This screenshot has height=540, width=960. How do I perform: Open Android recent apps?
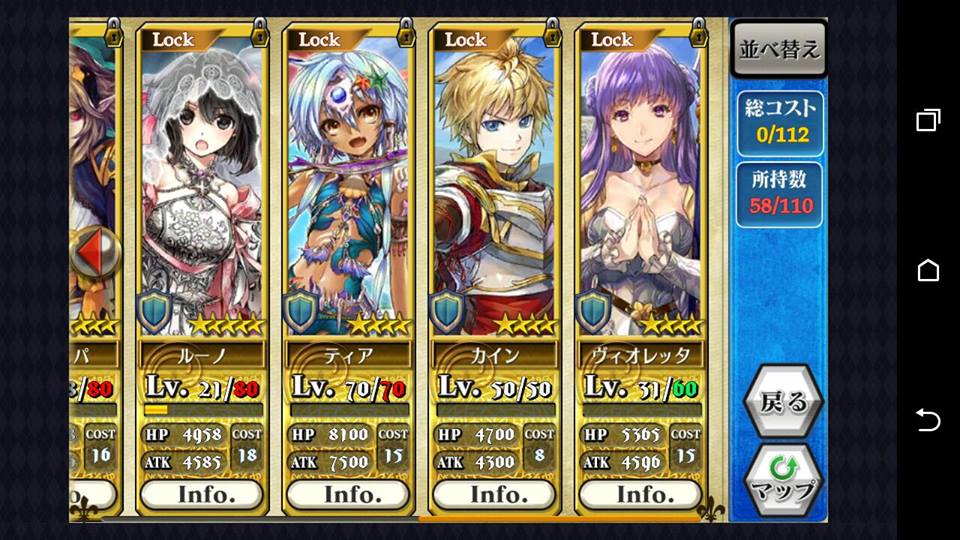tap(928, 121)
